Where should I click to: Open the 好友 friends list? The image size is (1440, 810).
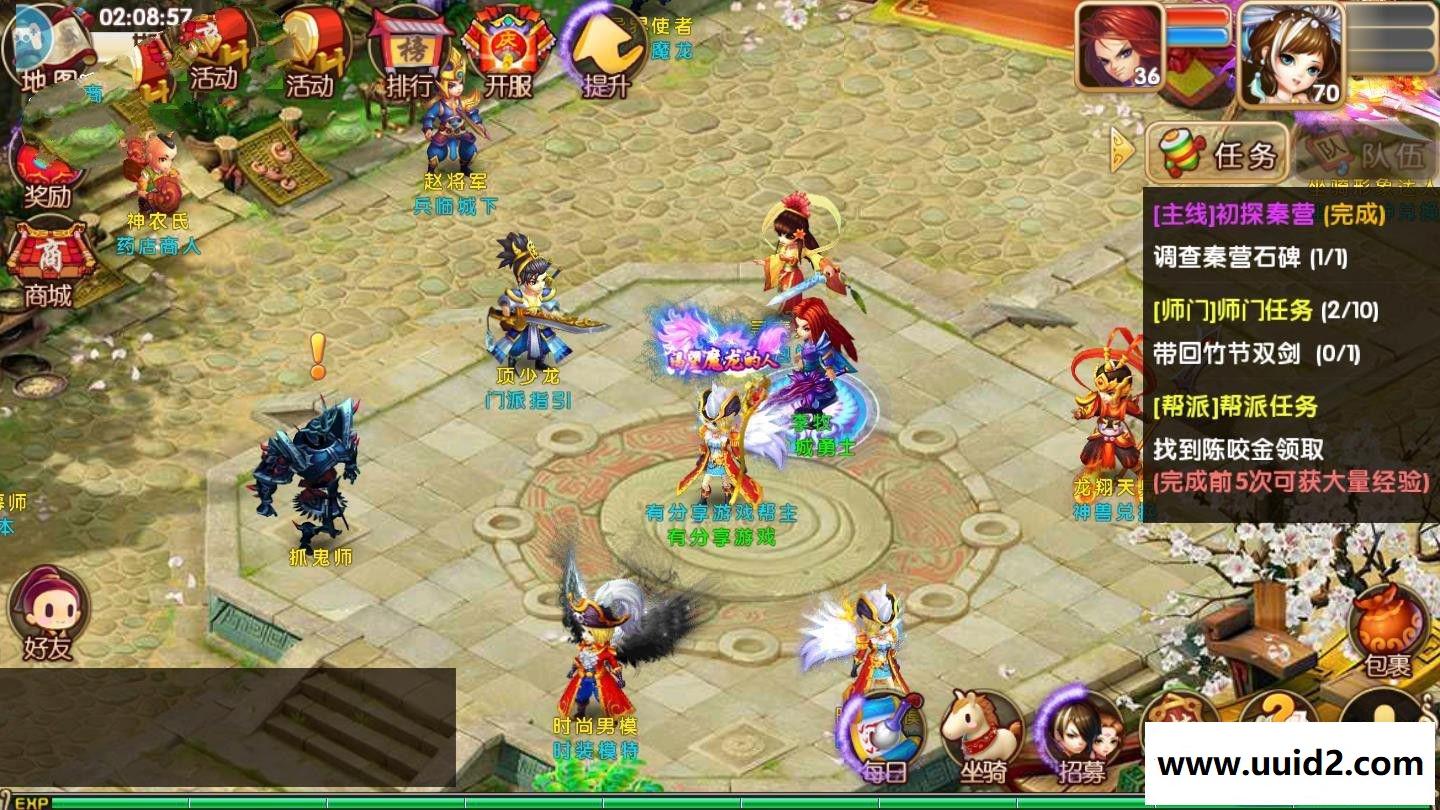click(x=48, y=612)
